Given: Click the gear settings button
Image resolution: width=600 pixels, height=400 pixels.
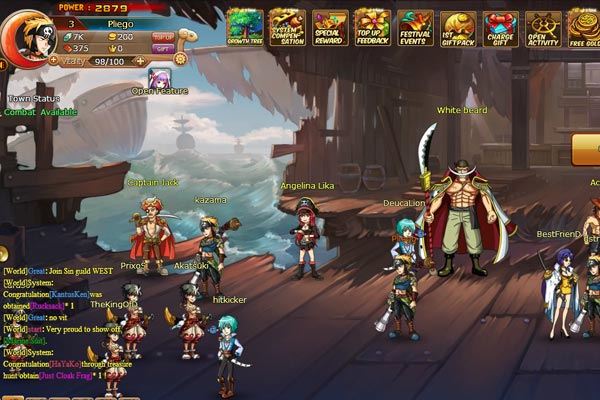Looking at the screenshot, I should pos(180,59).
